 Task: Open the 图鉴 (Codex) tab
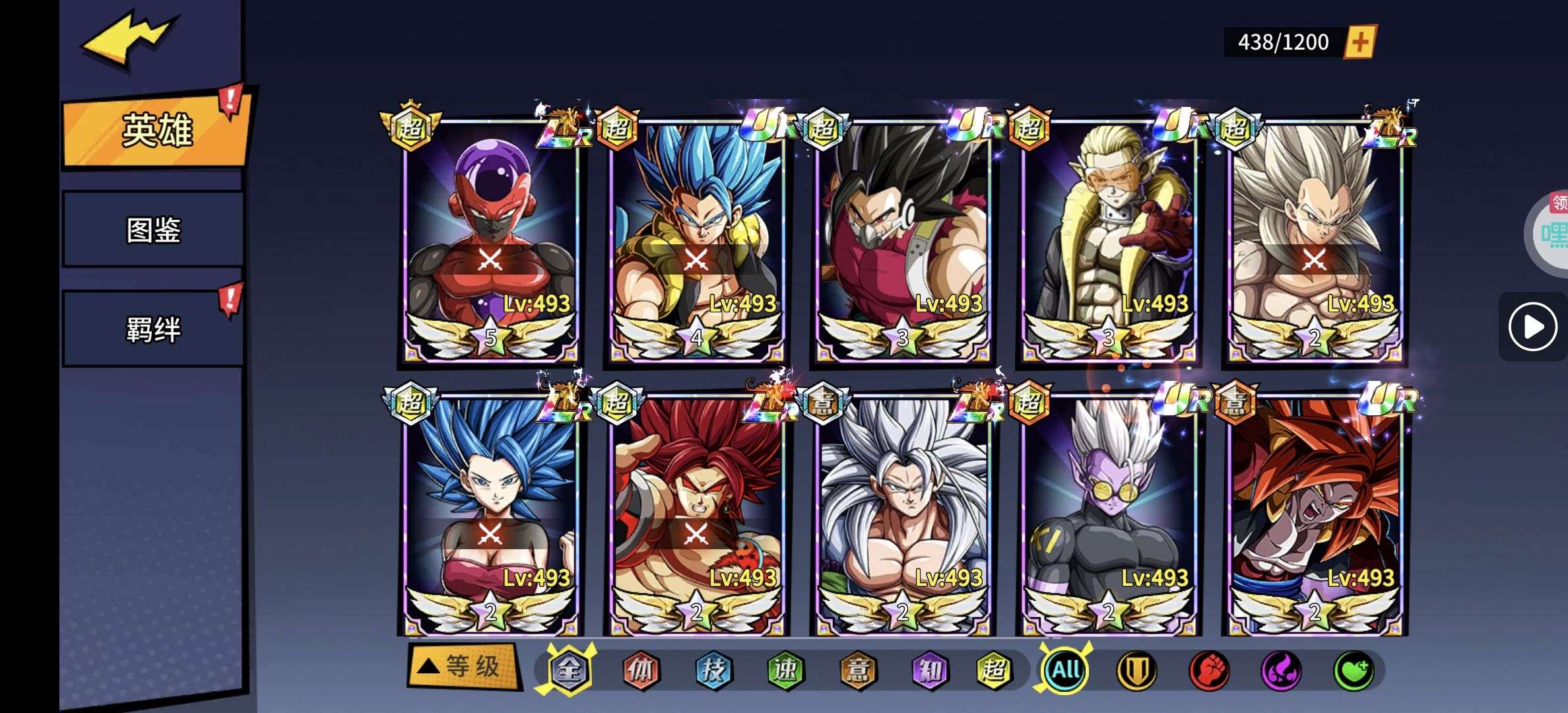point(153,230)
